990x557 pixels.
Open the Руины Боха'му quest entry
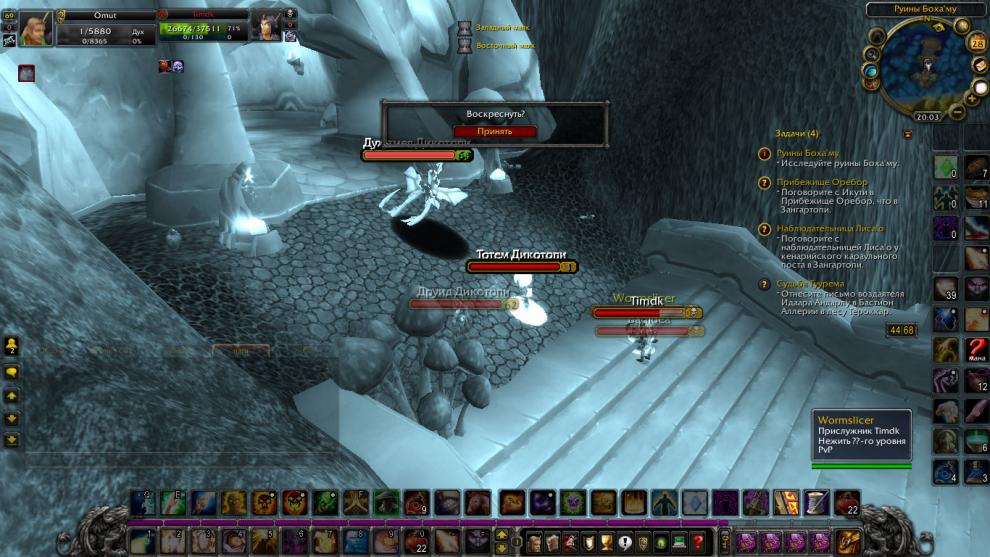(807, 153)
